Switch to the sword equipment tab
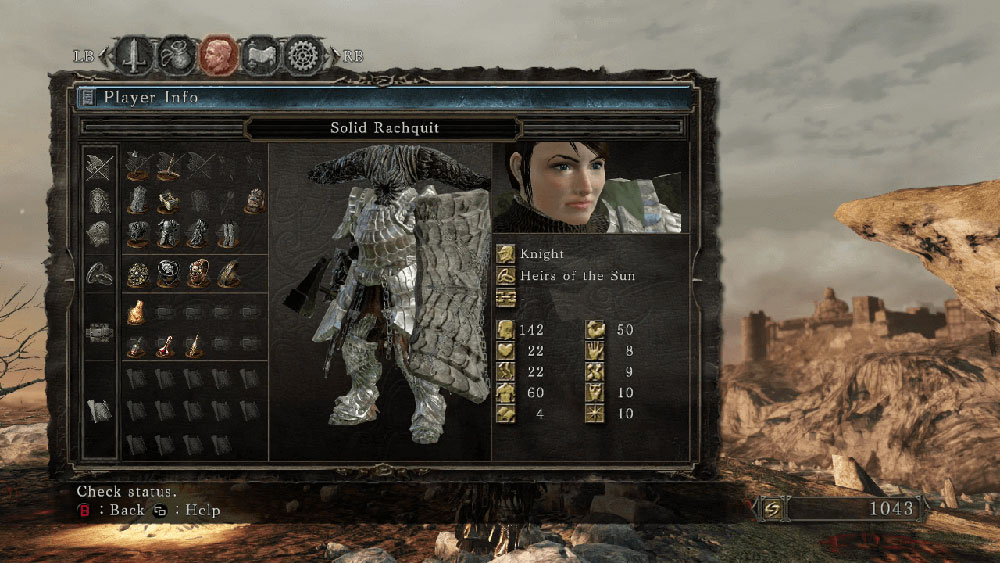1000x563 pixels. [x=133, y=56]
